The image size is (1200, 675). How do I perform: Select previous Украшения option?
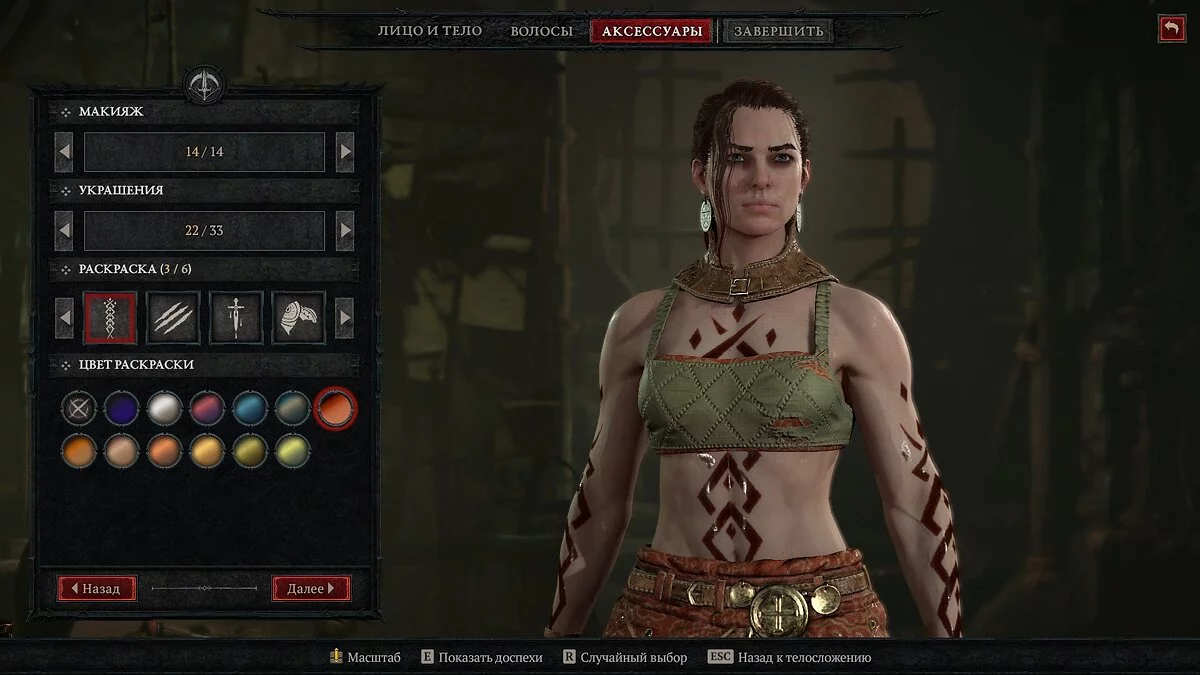[x=64, y=231]
